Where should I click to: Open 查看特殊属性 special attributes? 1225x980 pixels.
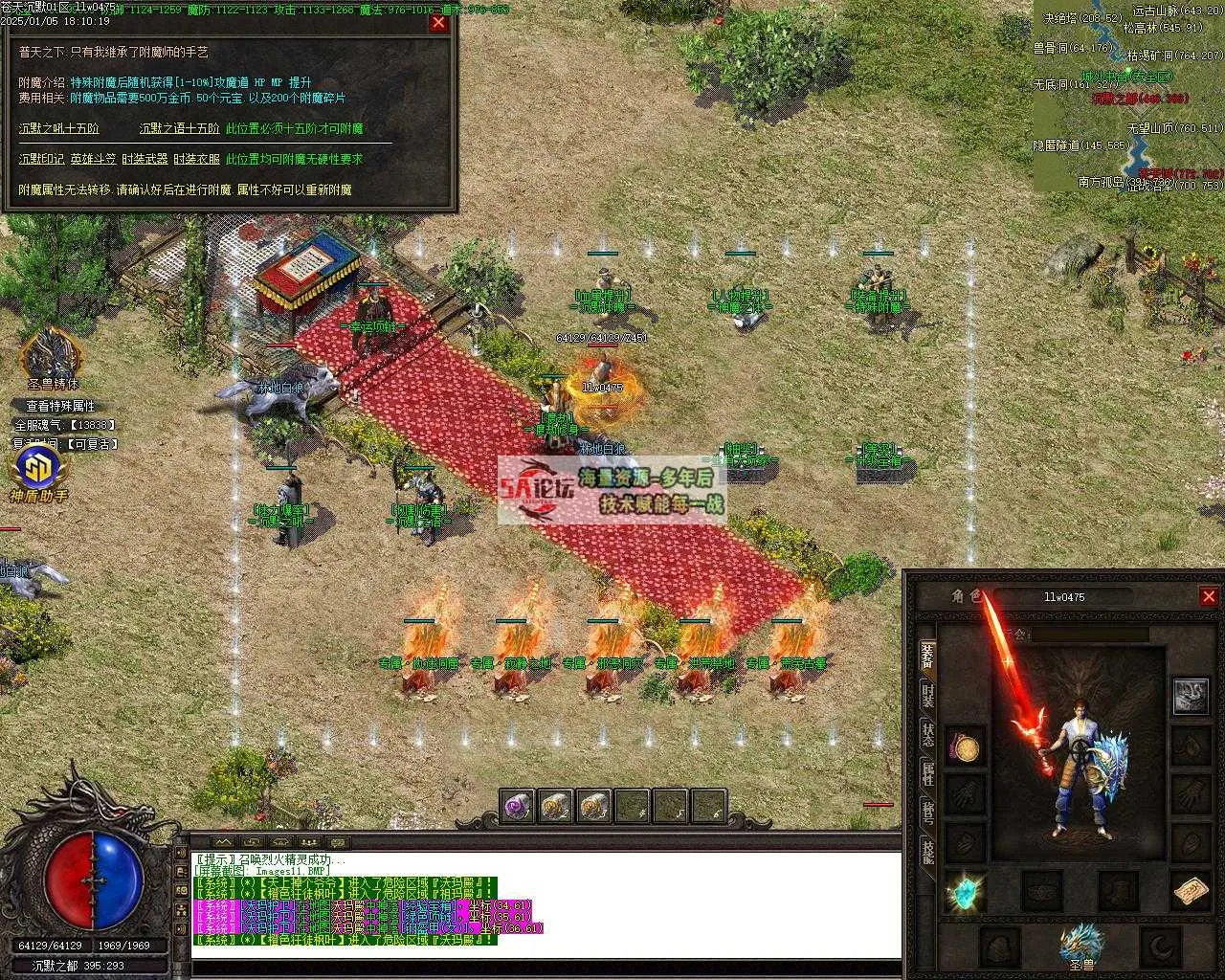[60, 406]
